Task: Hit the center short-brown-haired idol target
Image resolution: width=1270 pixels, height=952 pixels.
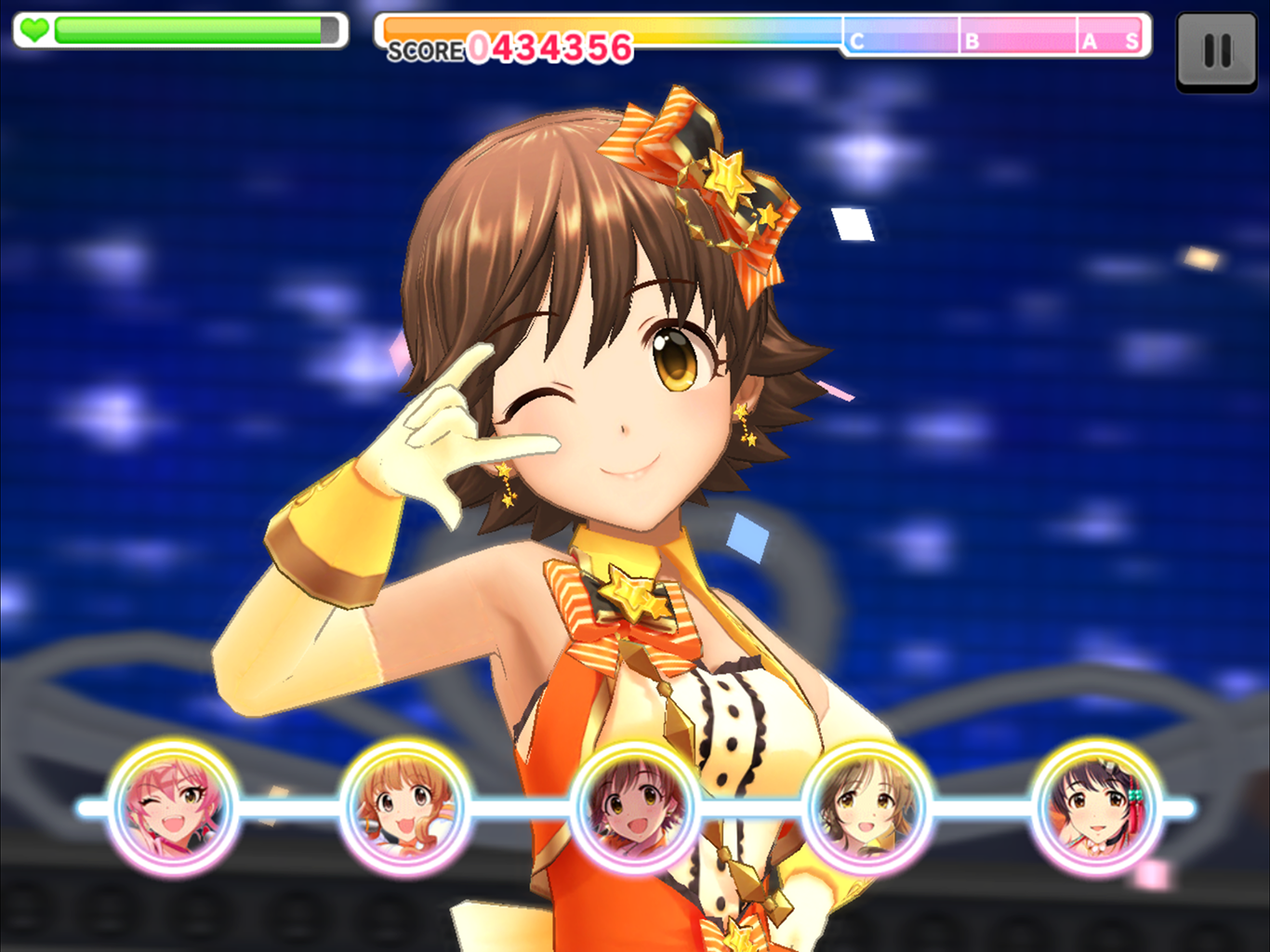Action: [636, 806]
